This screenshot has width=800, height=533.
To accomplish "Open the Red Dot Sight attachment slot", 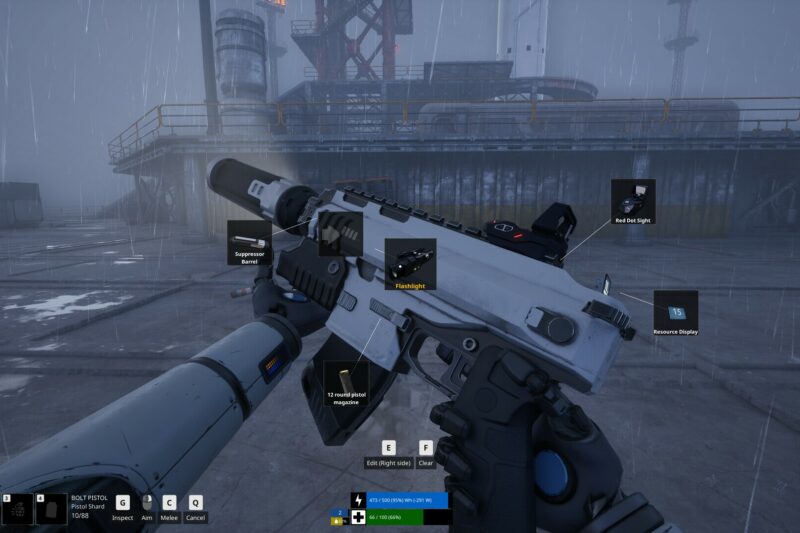I will (x=633, y=201).
